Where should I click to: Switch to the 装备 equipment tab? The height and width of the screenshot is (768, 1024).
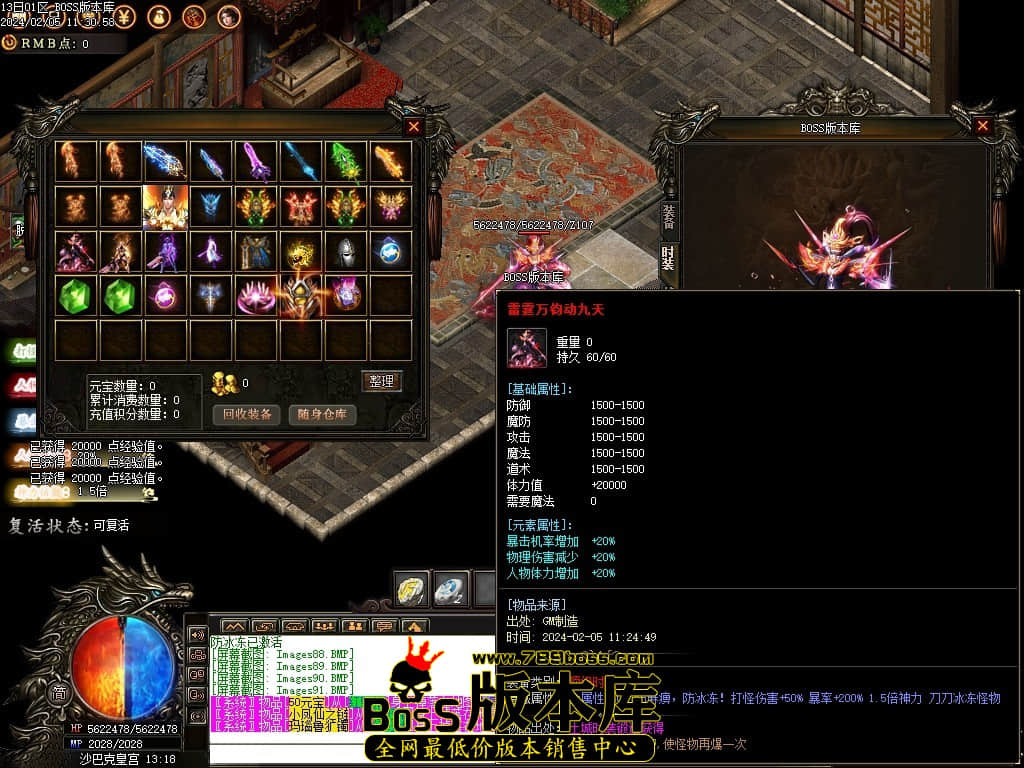(x=668, y=215)
